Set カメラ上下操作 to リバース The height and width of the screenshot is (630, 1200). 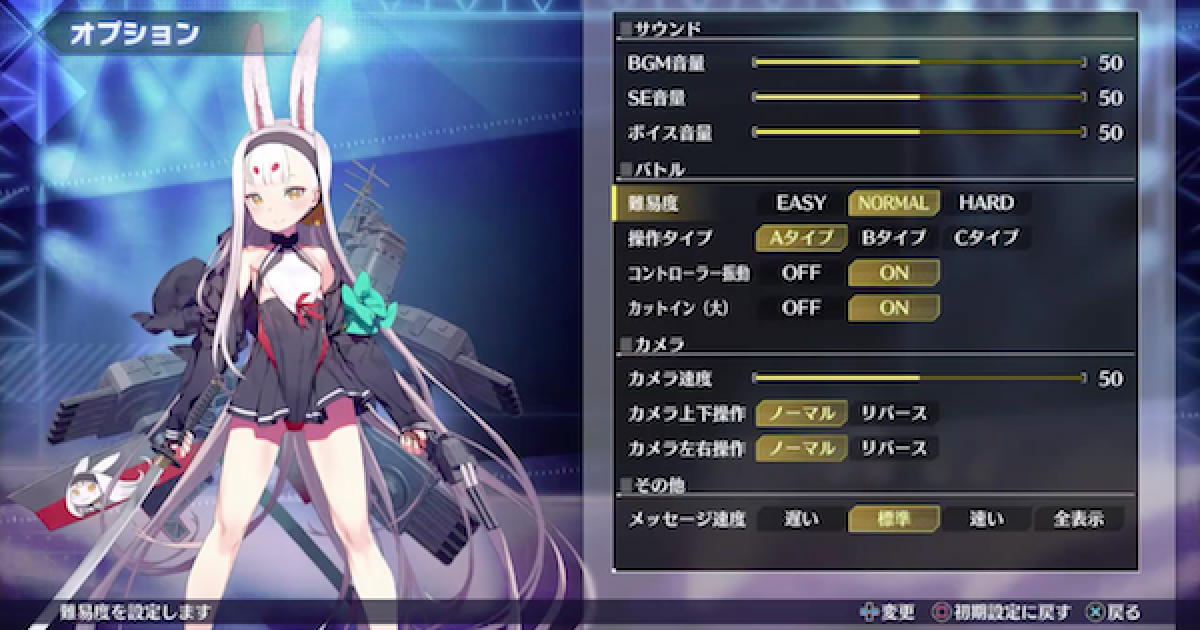(893, 413)
